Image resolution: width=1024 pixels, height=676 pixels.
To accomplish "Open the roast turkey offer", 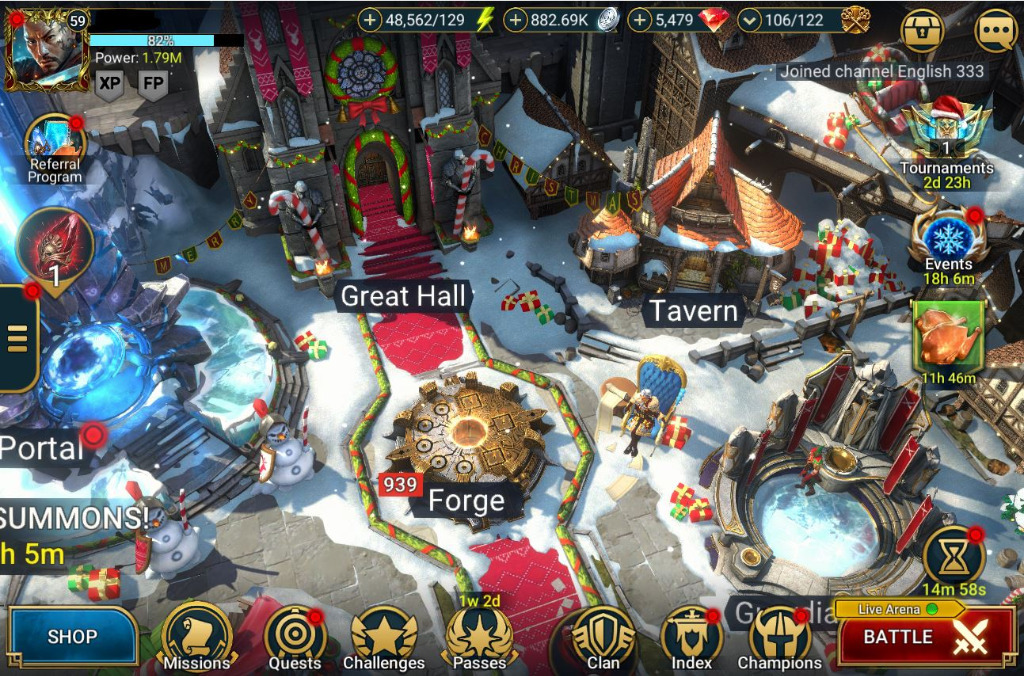I will tap(948, 334).
